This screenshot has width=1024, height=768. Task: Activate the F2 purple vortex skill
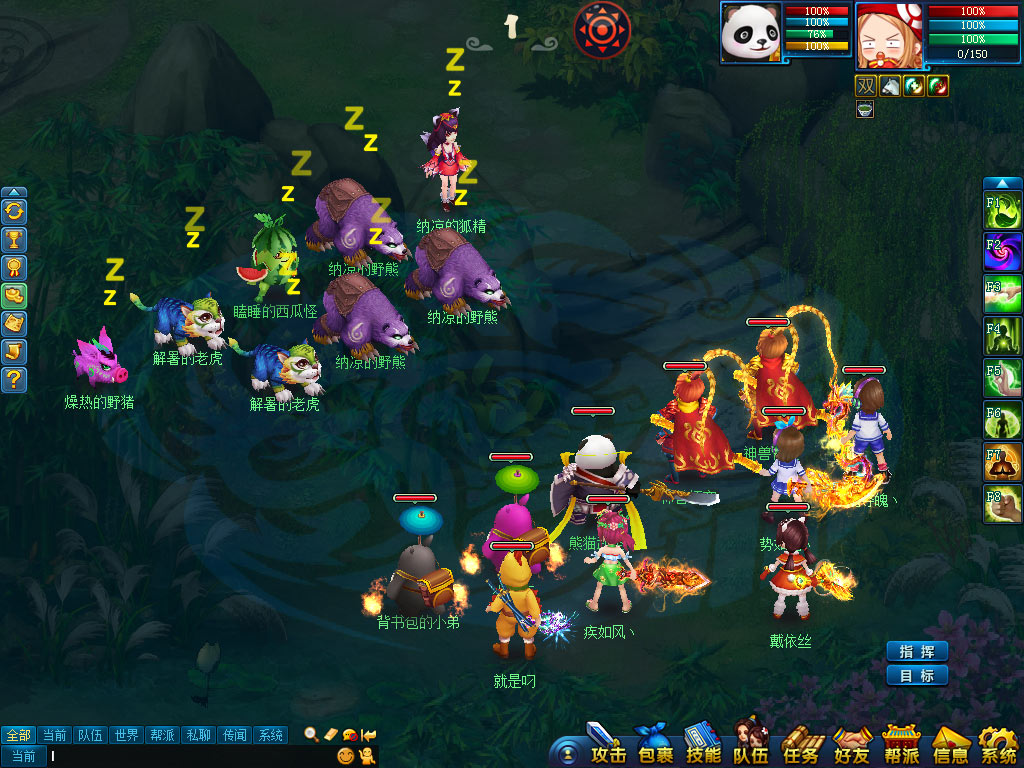pyautogui.click(x=1003, y=252)
